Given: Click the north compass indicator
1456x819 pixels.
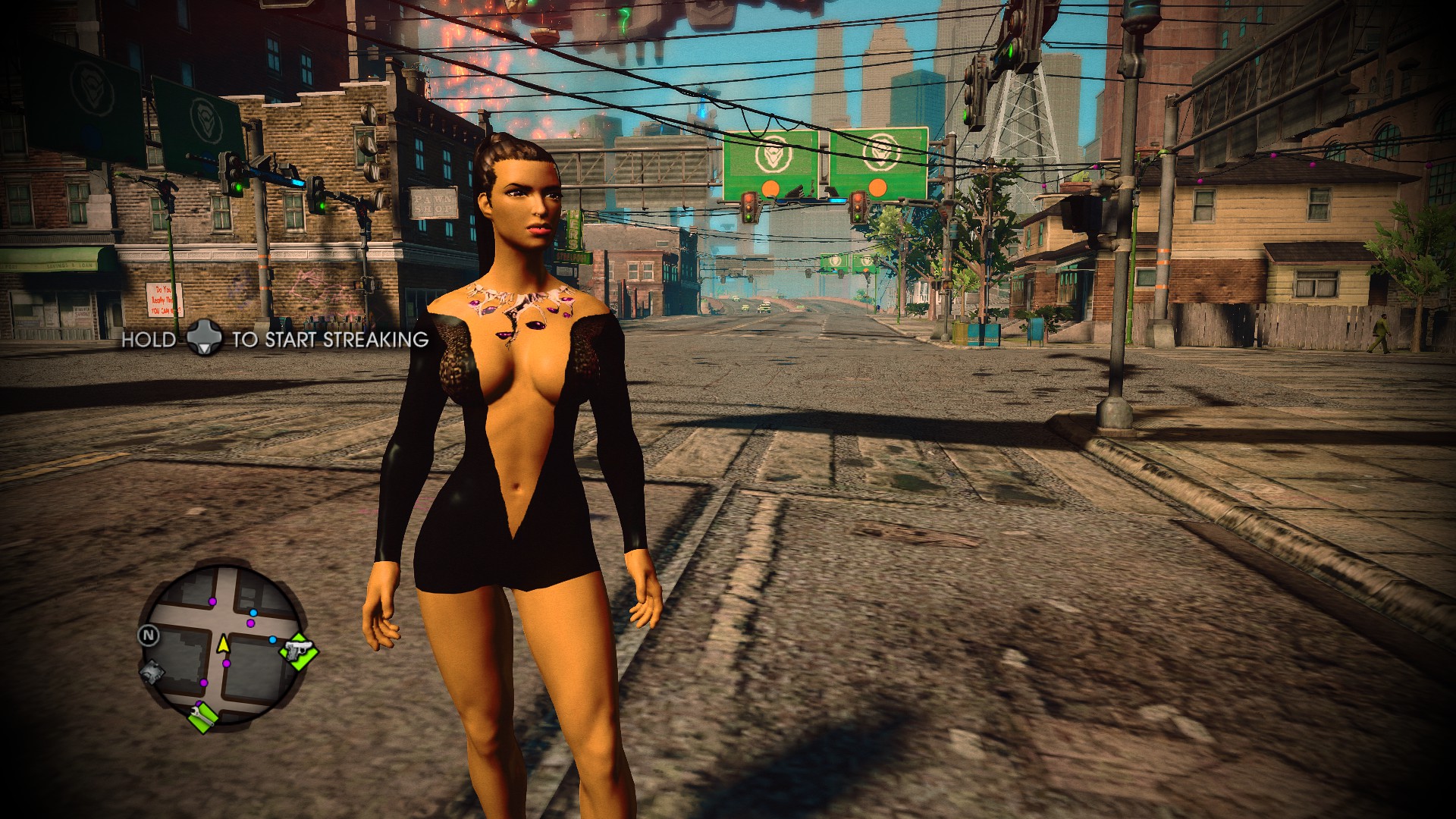Looking at the screenshot, I should (148, 635).
